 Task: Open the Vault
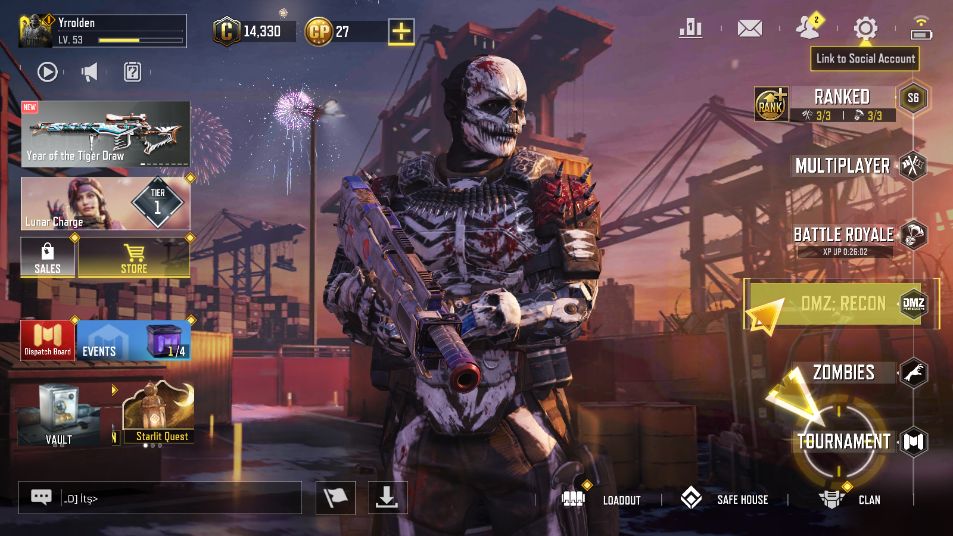point(60,414)
